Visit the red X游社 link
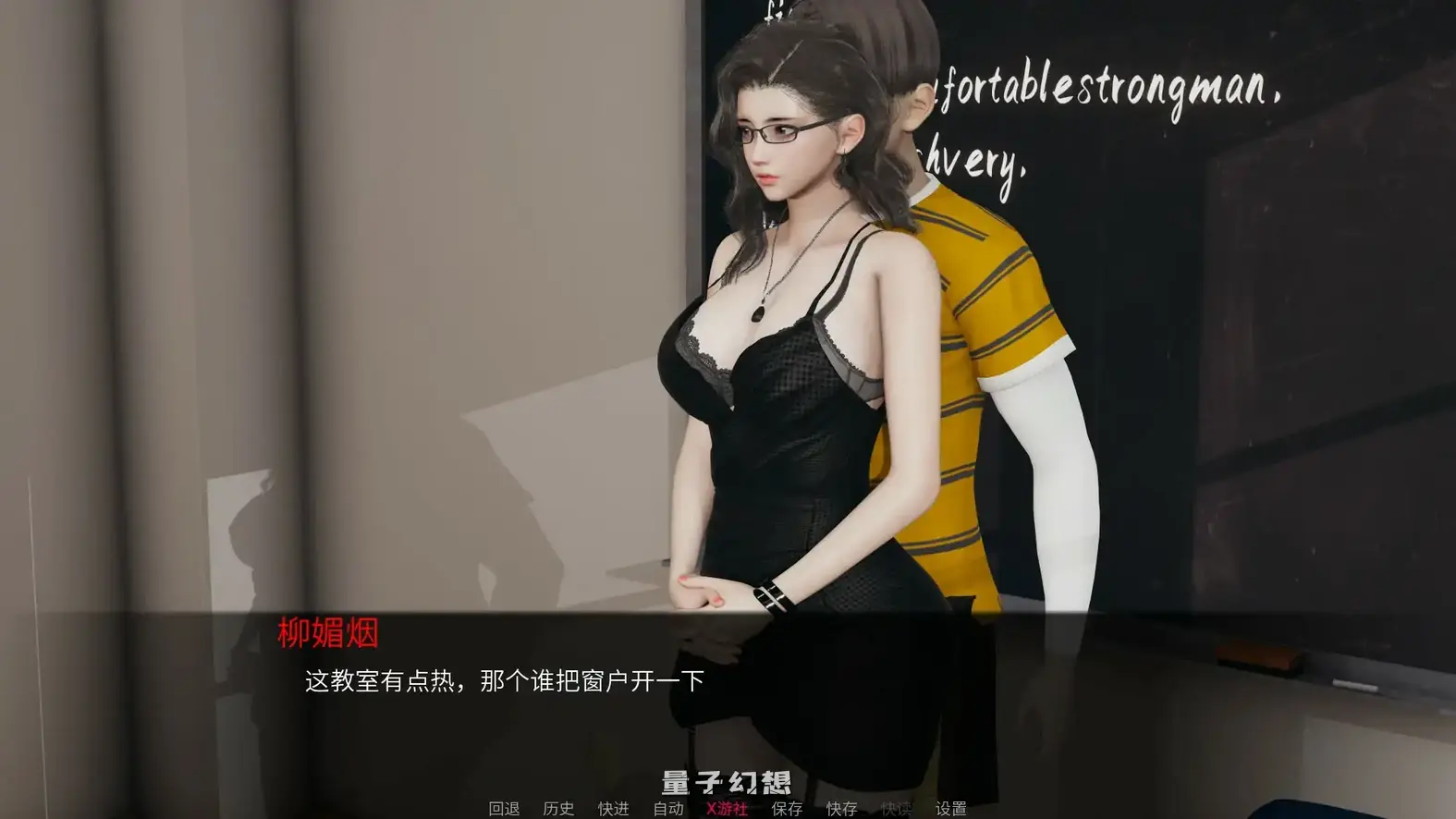This screenshot has height=819, width=1456. click(725, 807)
